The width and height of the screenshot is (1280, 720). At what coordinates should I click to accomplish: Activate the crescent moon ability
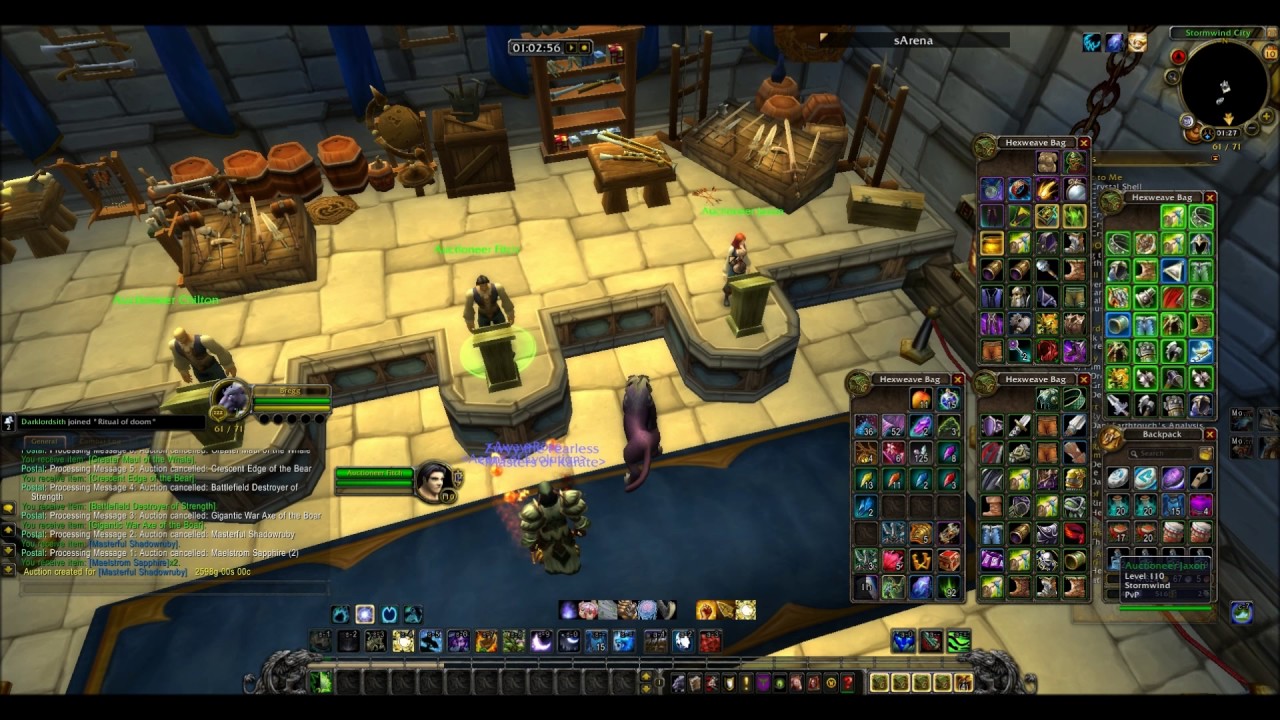(x=541, y=640)
